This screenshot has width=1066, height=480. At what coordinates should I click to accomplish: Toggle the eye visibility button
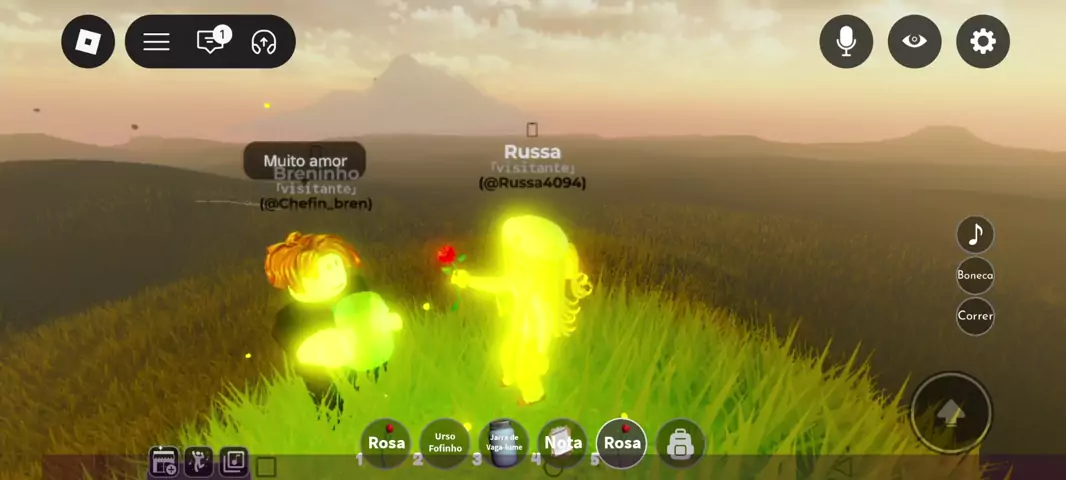coord(914,42)
